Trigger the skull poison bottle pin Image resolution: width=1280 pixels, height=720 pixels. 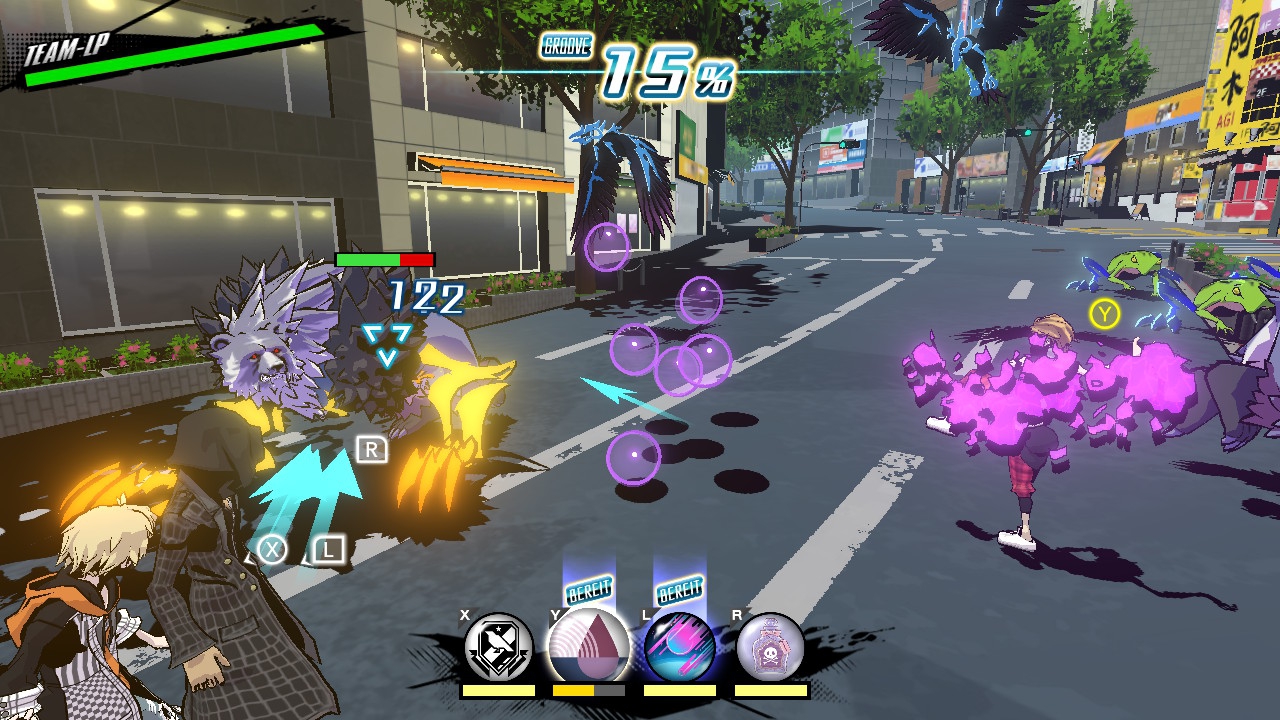click(x=770, y=647)
